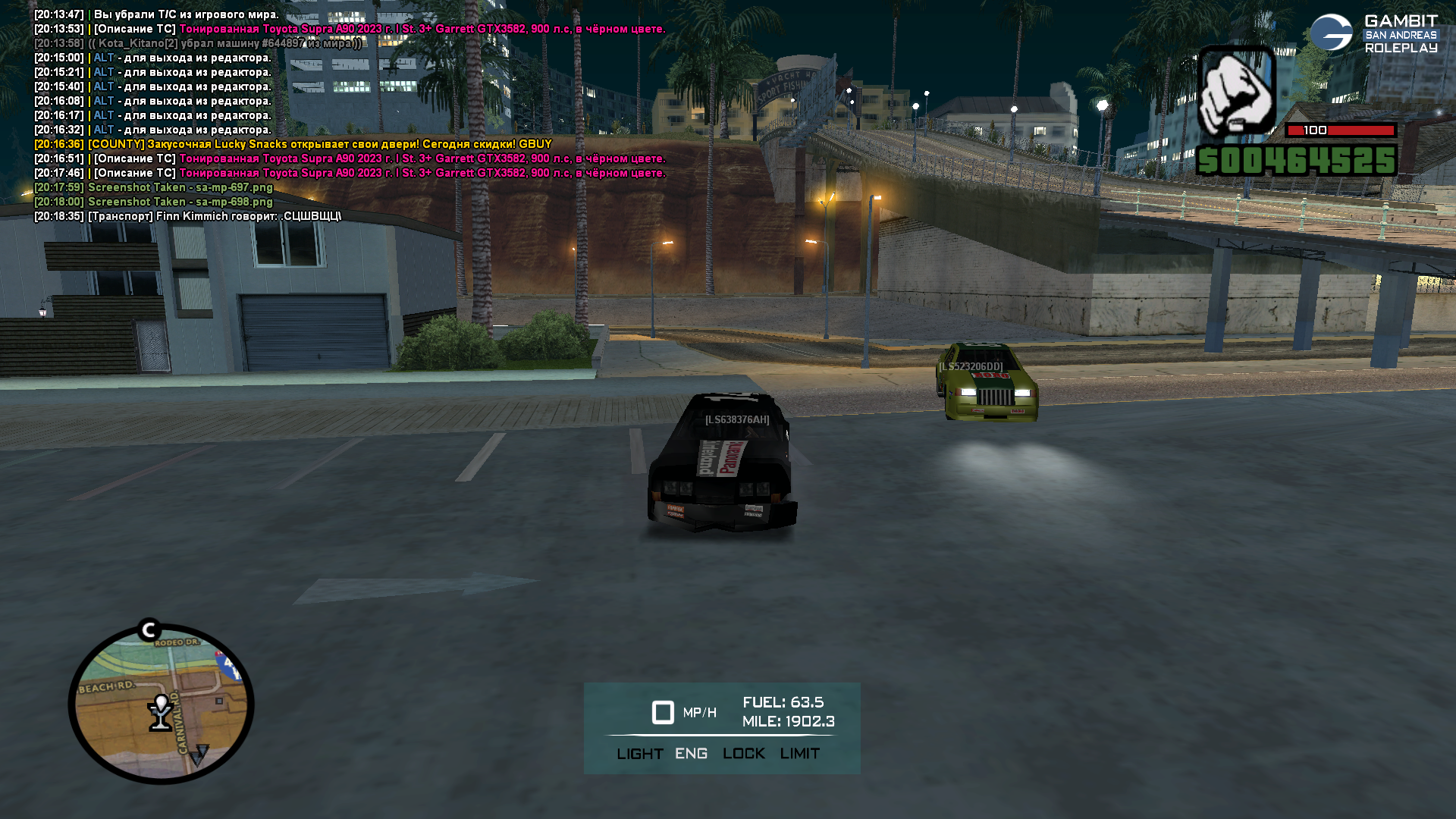The height and width of the screenshot is (819, 1456).
Task: Click the circular radar minimap
Action: click(161, 704)
